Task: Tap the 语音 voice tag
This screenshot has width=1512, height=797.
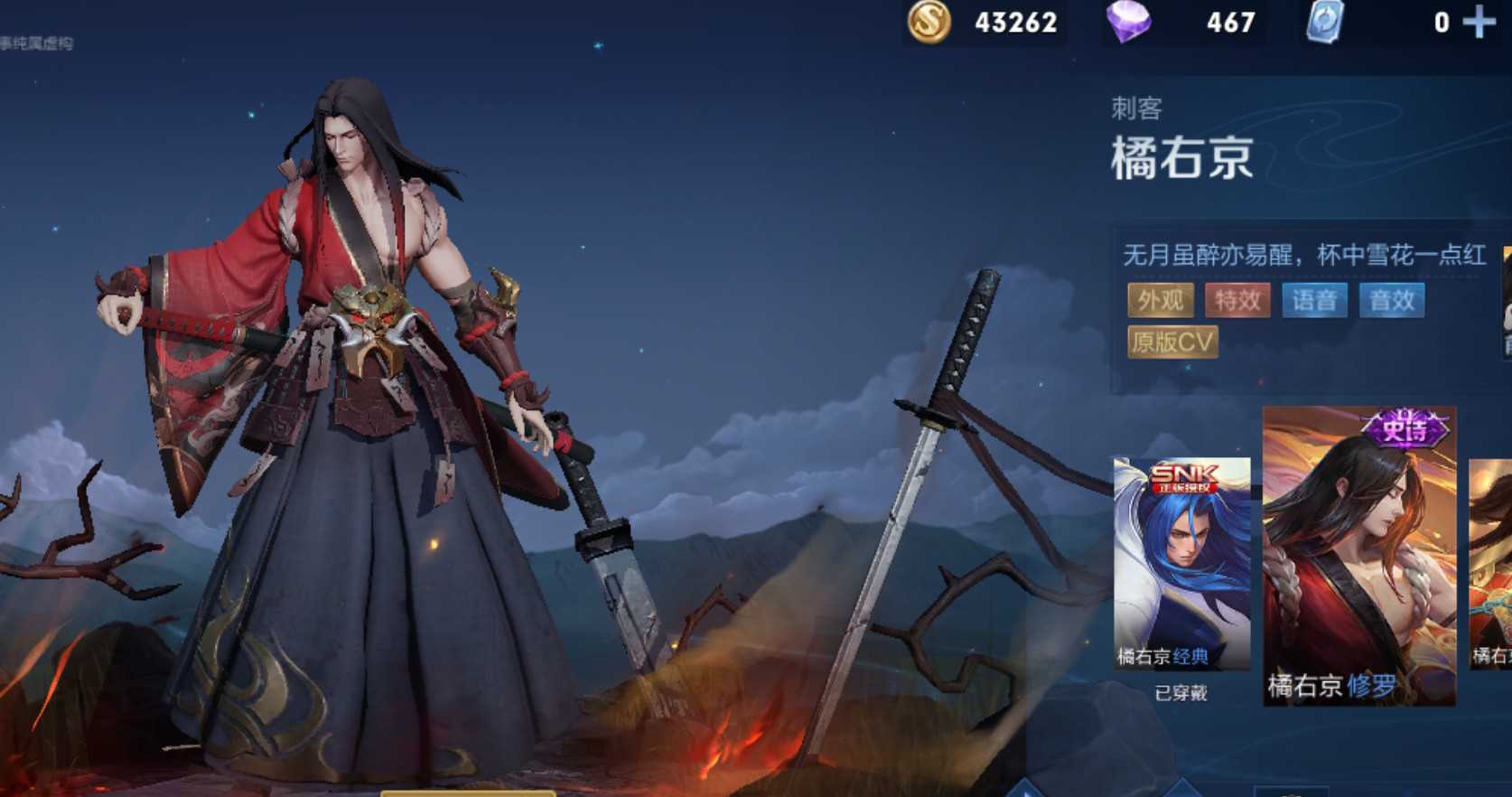Action: tap(1314, 300)
